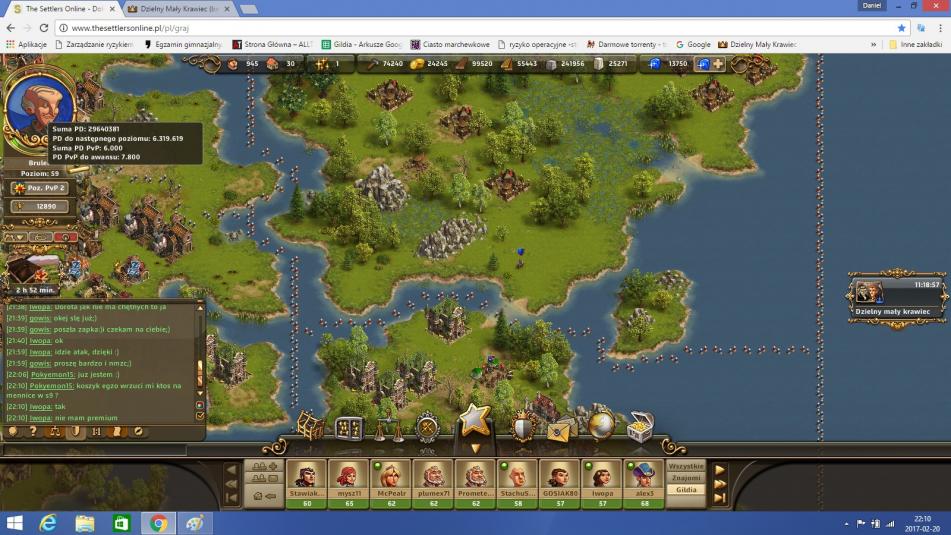Bookmark this page with the star

pyautogui.click(x=901, y=28)
